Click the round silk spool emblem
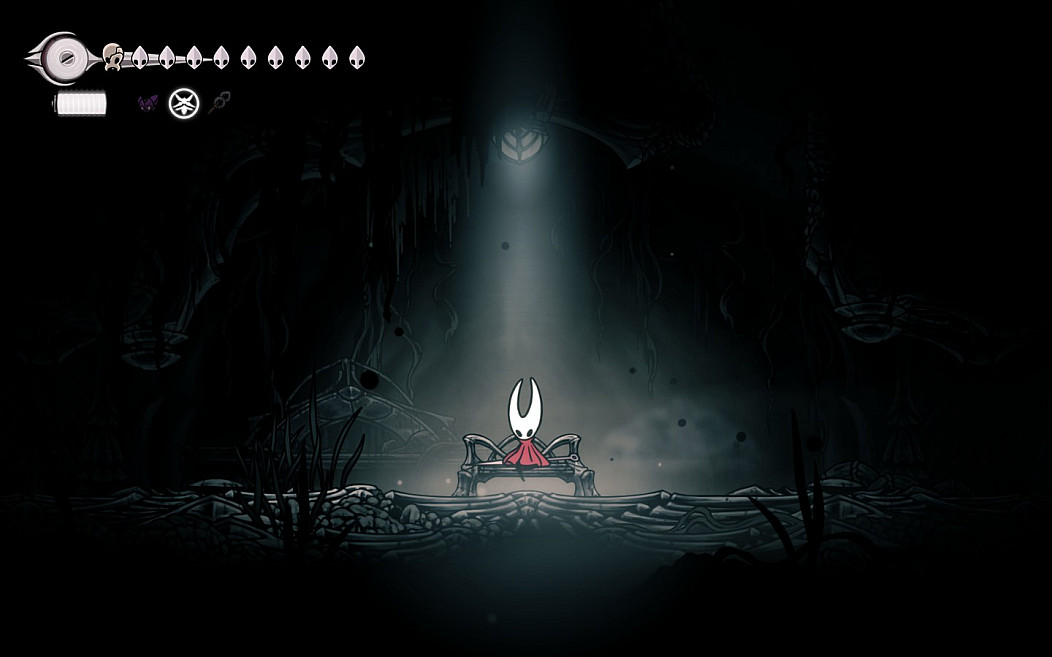Viewport: 1052px width, 657px height. point(64,57)
